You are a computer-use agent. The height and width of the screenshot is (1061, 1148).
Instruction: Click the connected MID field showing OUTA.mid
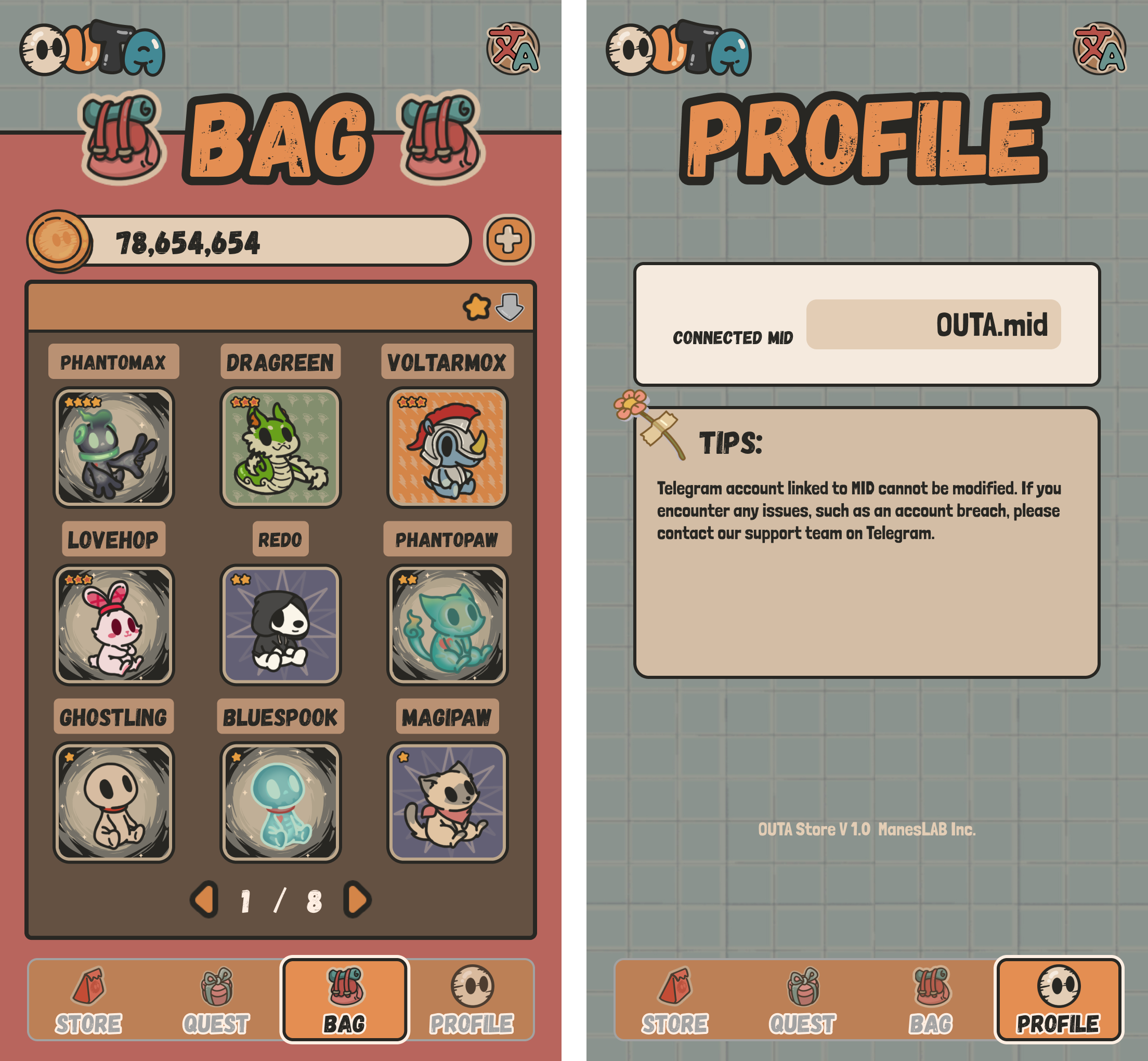coord(933,324)
